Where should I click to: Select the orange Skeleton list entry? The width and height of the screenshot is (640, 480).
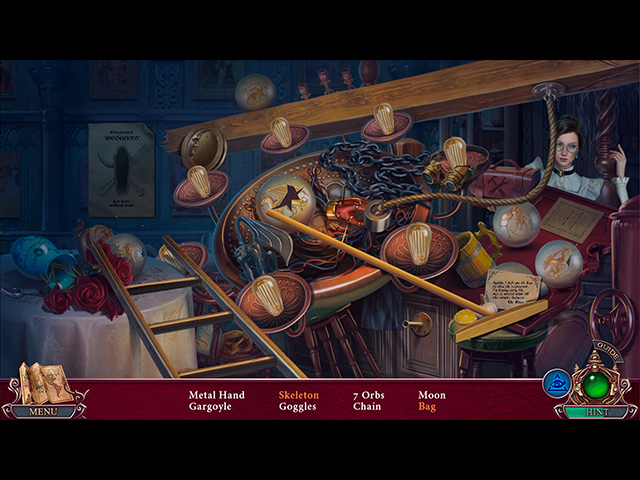tap(298, 395)
